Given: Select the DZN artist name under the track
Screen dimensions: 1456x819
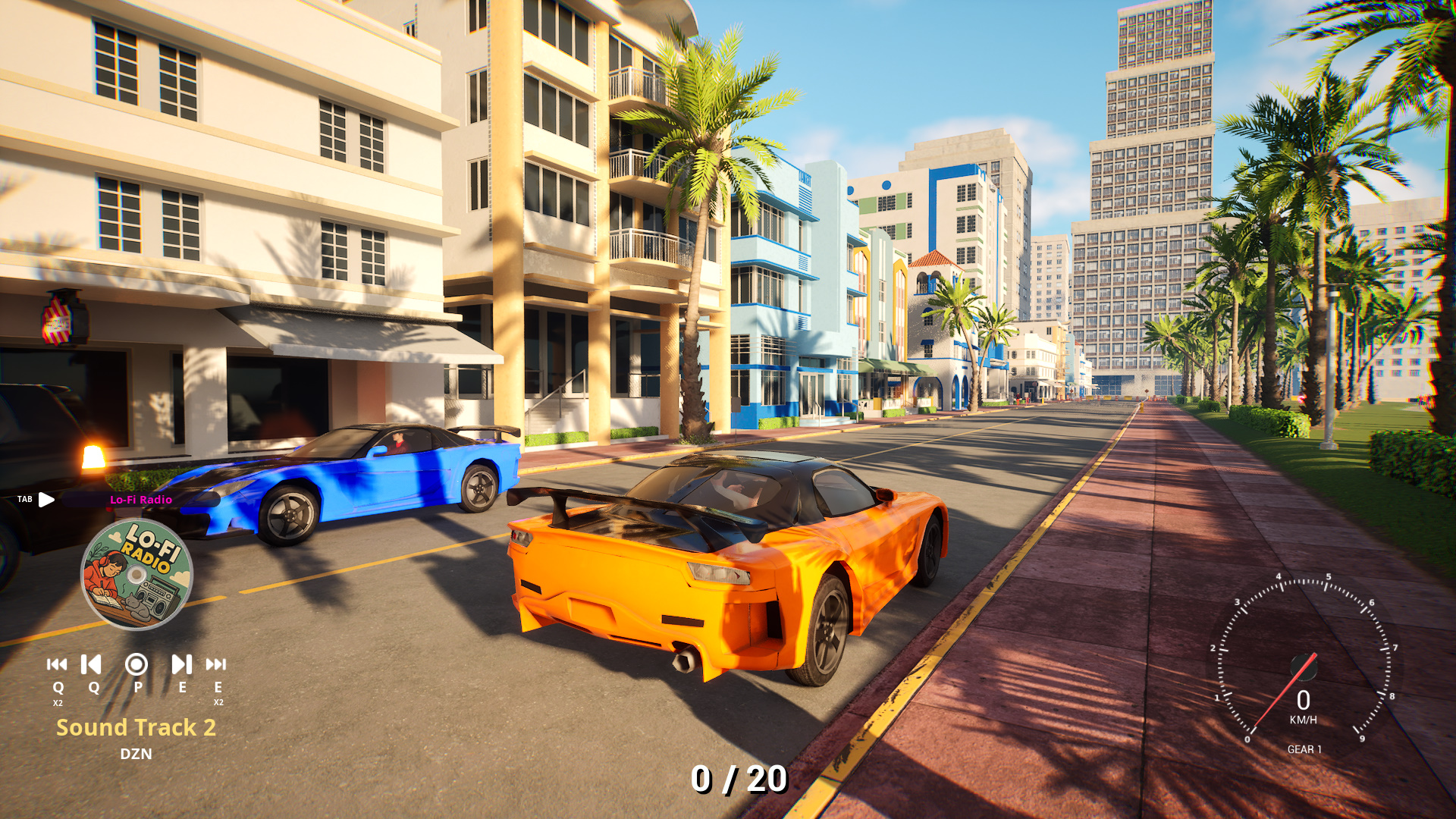Looking at the screenshot, I should tap(136, 754).
